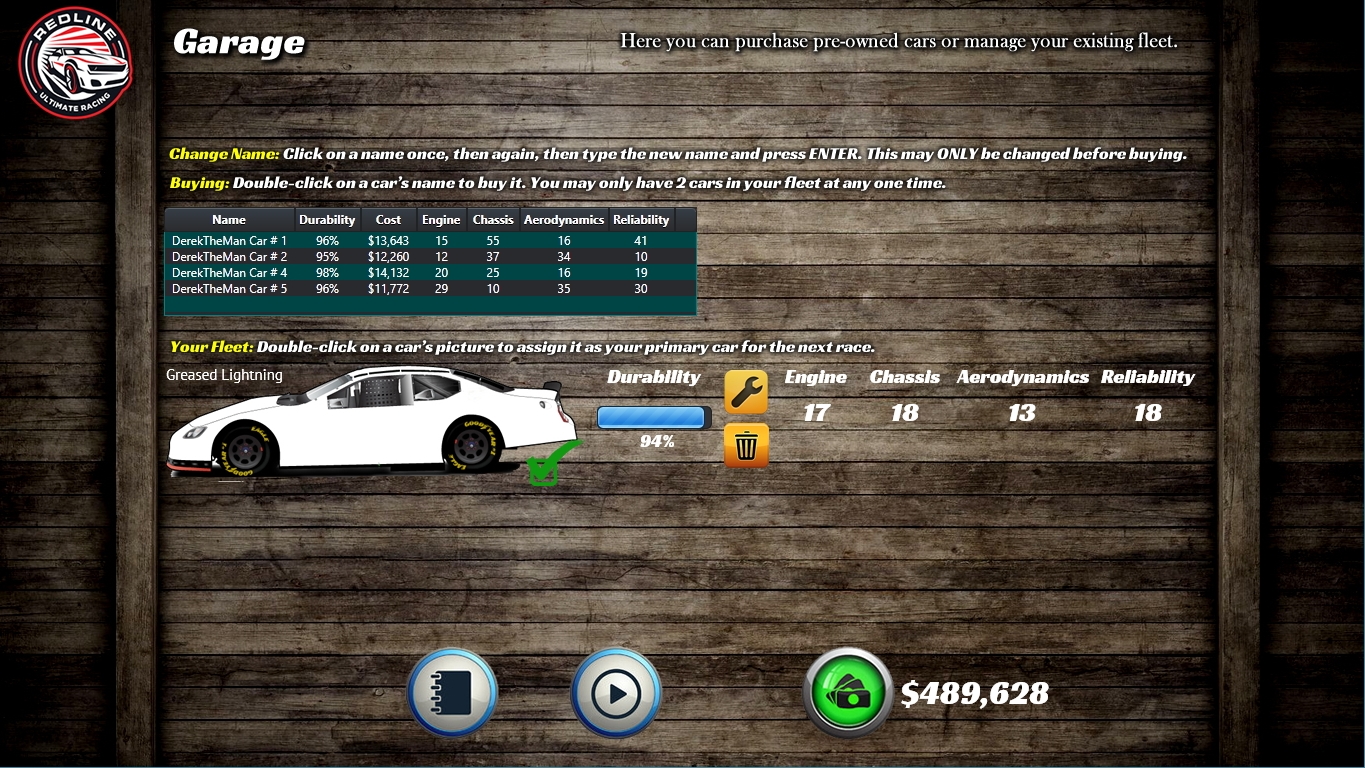Click the trash icon to scrap Greased Lightning

745,445
